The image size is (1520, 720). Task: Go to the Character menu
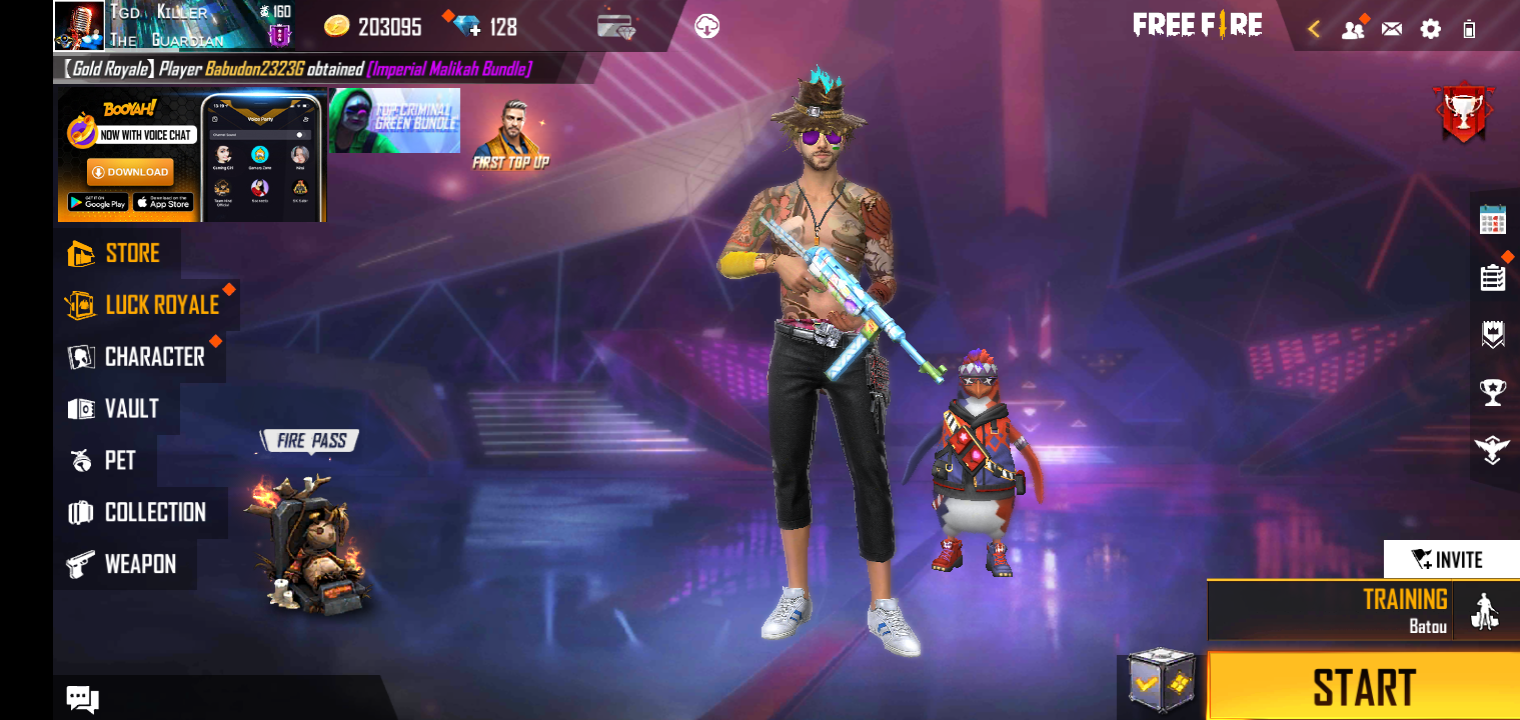pyautogui.click(x=138, y=357)
